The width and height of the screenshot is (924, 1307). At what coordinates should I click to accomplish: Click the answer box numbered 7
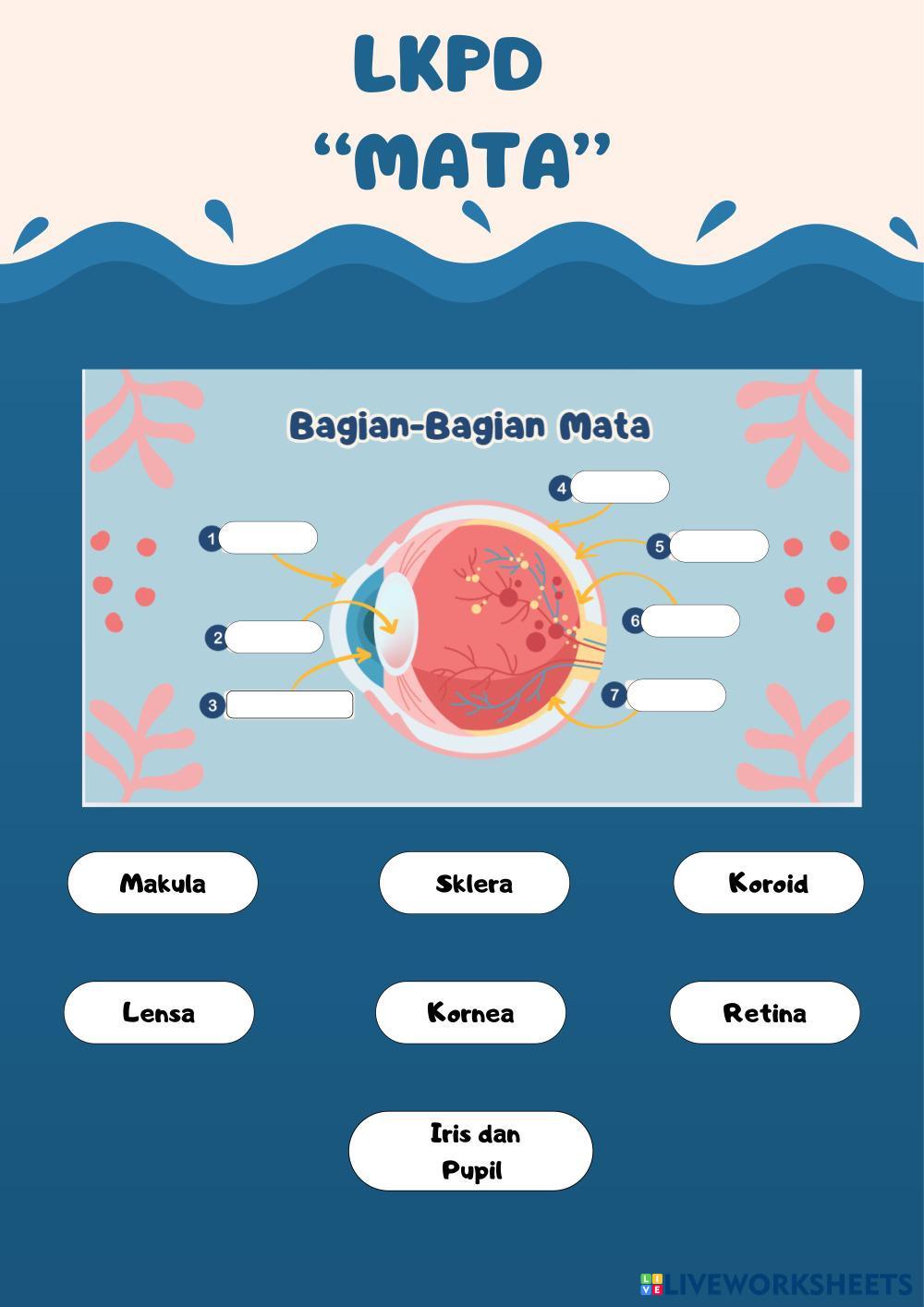(675, 695)
